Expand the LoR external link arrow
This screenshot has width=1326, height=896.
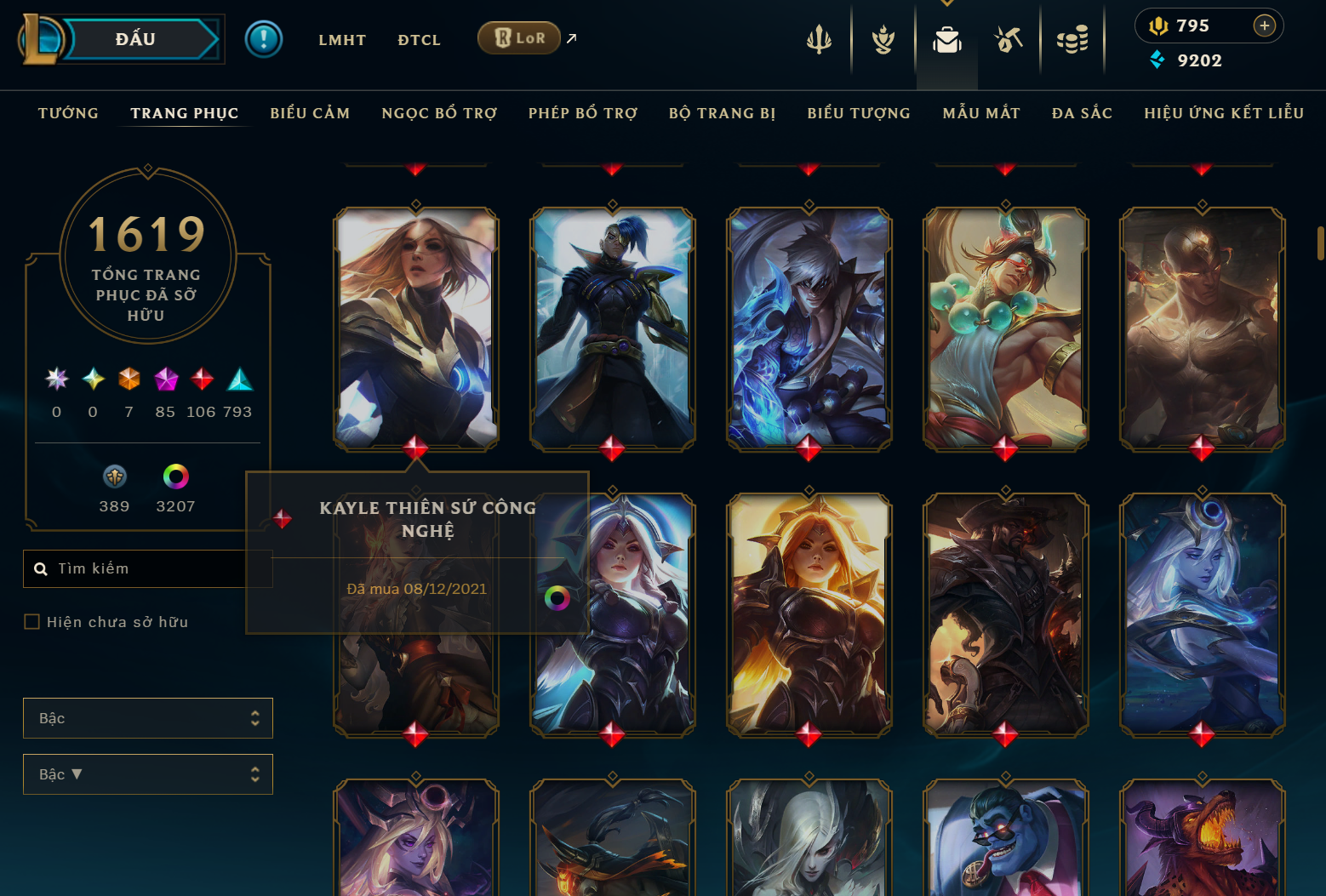pos(570,37)
